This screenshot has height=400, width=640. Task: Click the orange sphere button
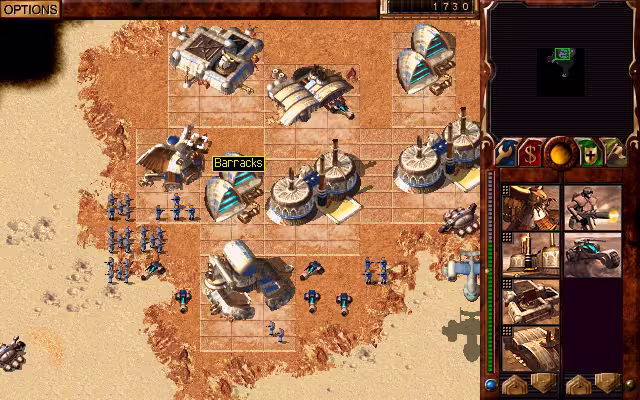559,152
